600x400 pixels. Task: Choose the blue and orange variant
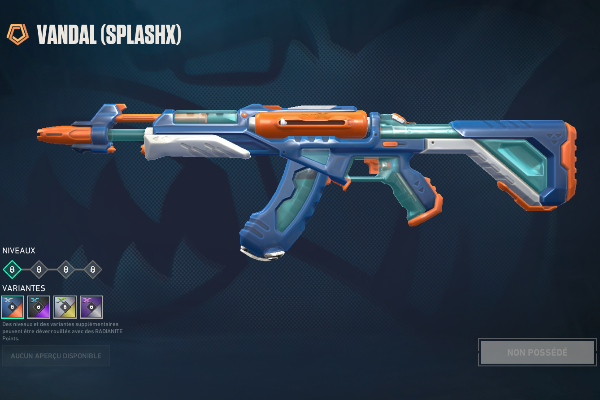point(12,306)
